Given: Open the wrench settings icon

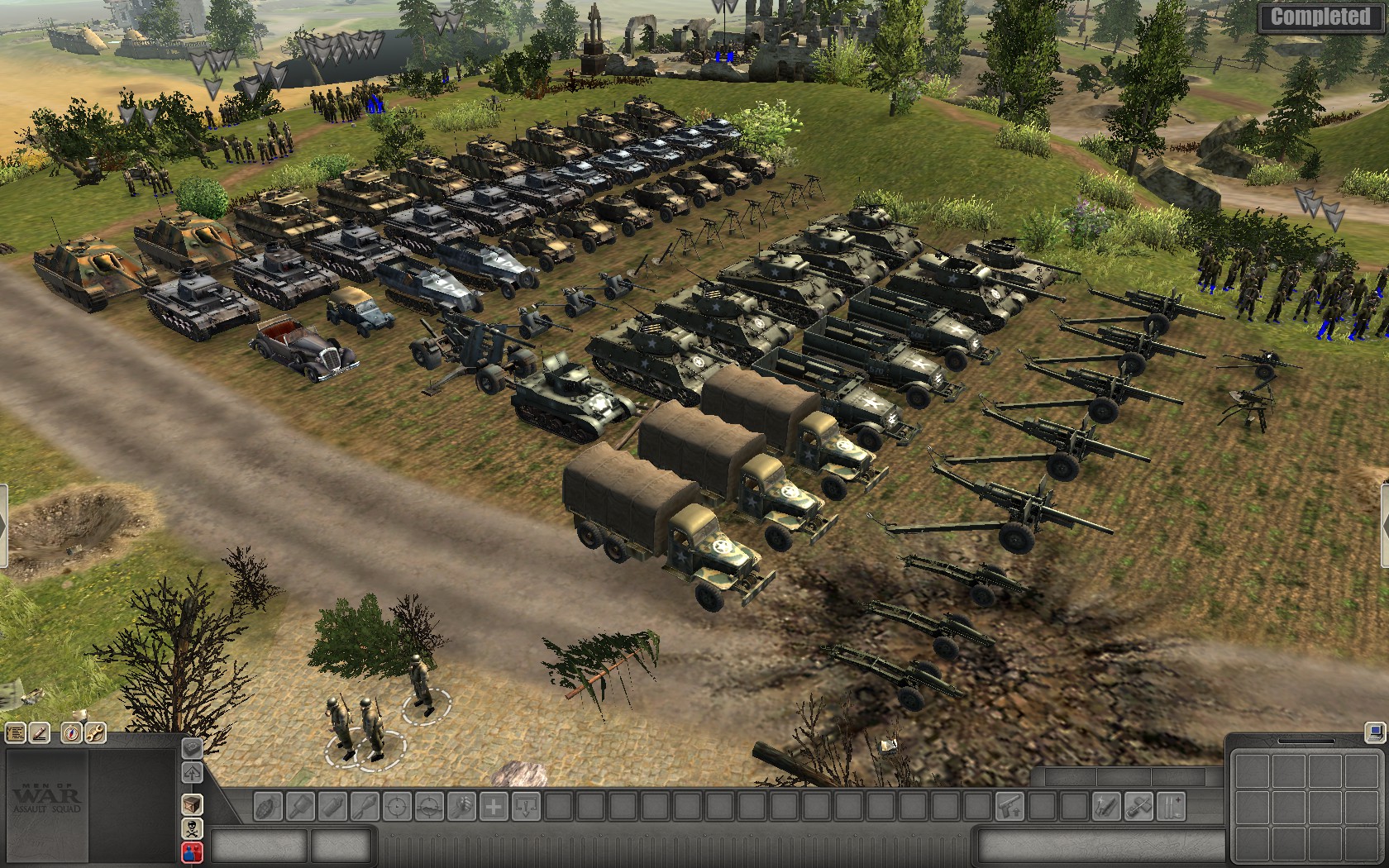Looking at the screenshot, I should point(95,732).
